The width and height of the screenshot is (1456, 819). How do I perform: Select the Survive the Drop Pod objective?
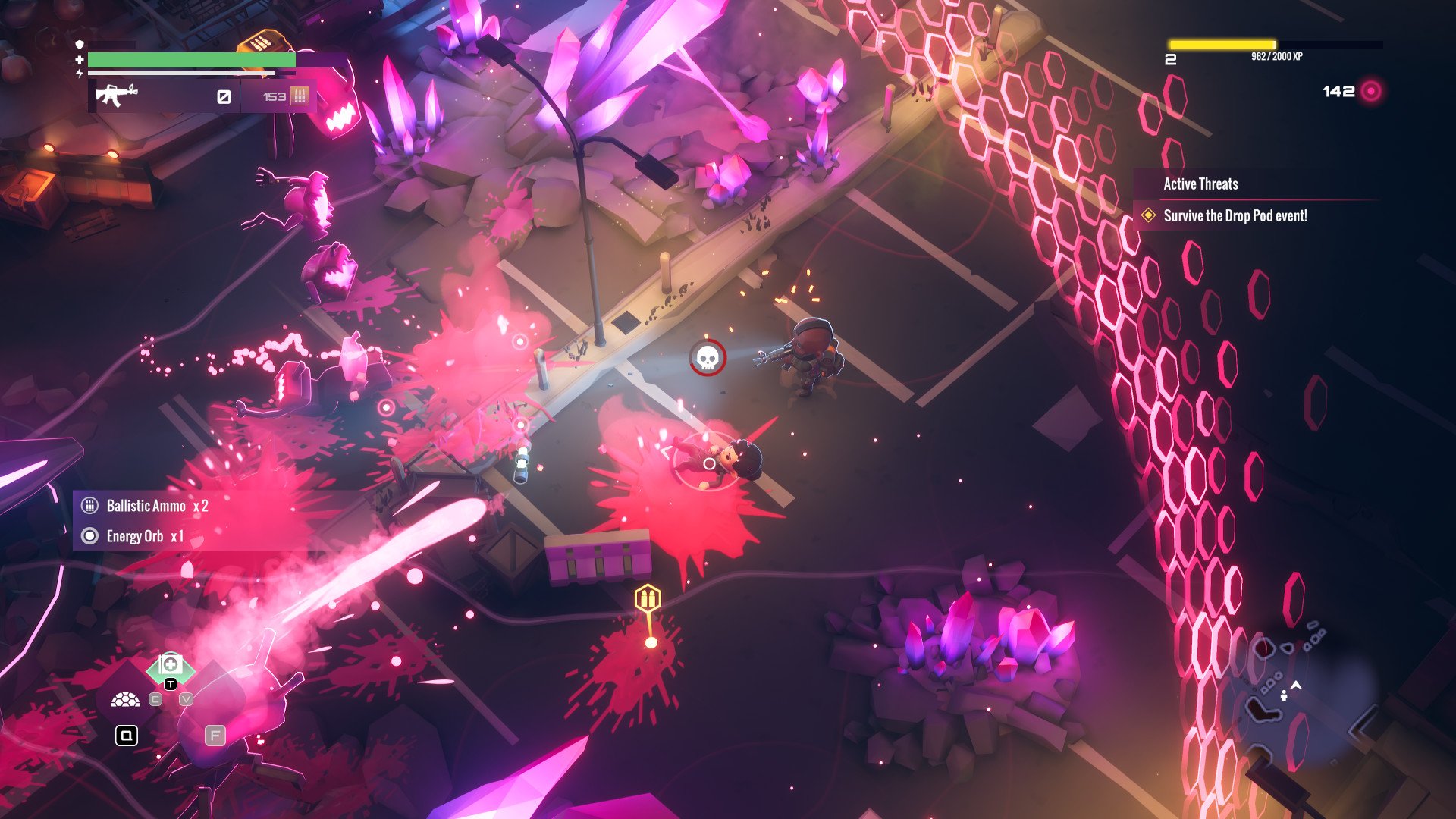[1235, 216]
